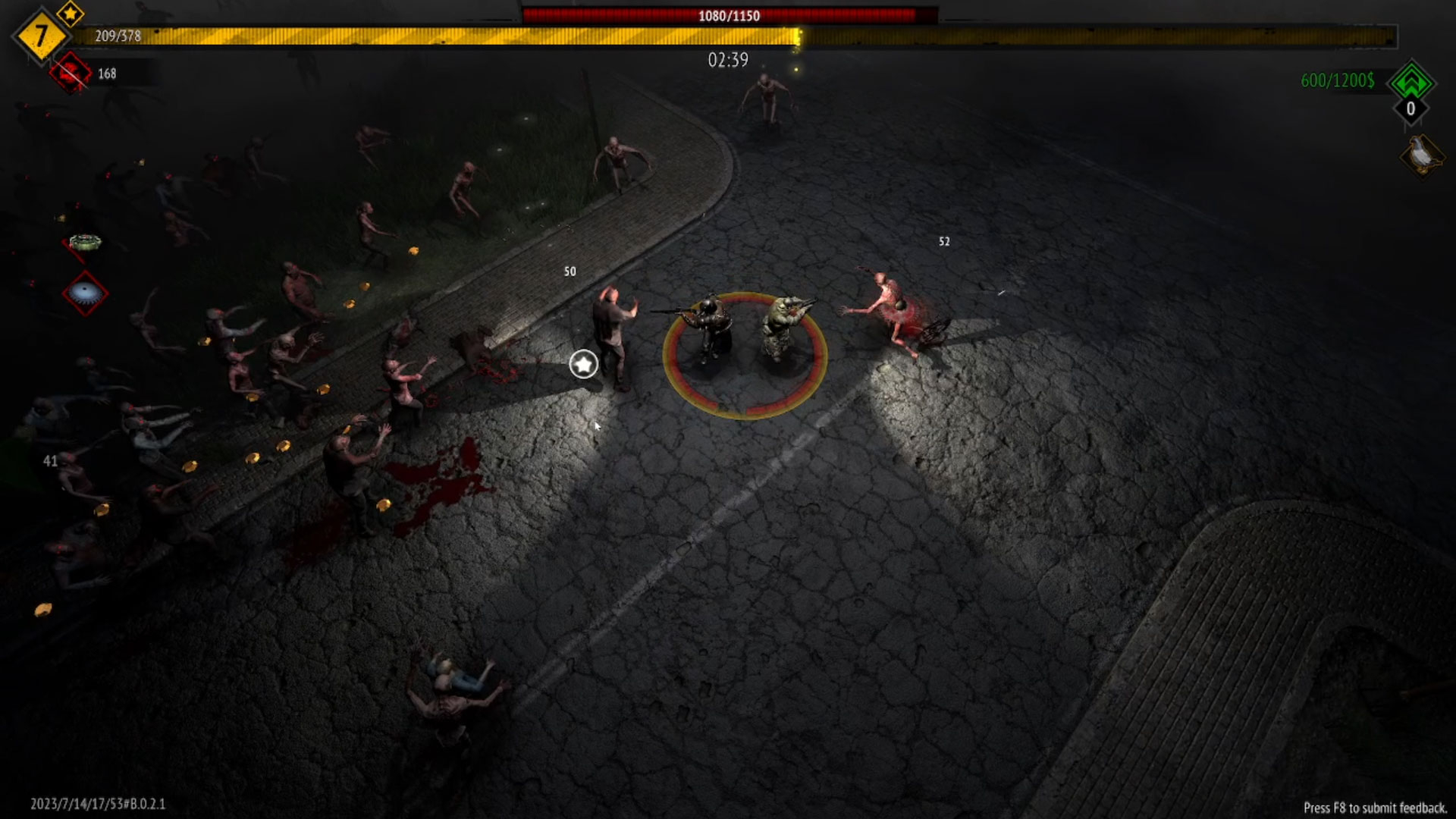The image size is (1456, 819).
Task: Activate the sawblade weapon icon
Action: click(85, 293)
